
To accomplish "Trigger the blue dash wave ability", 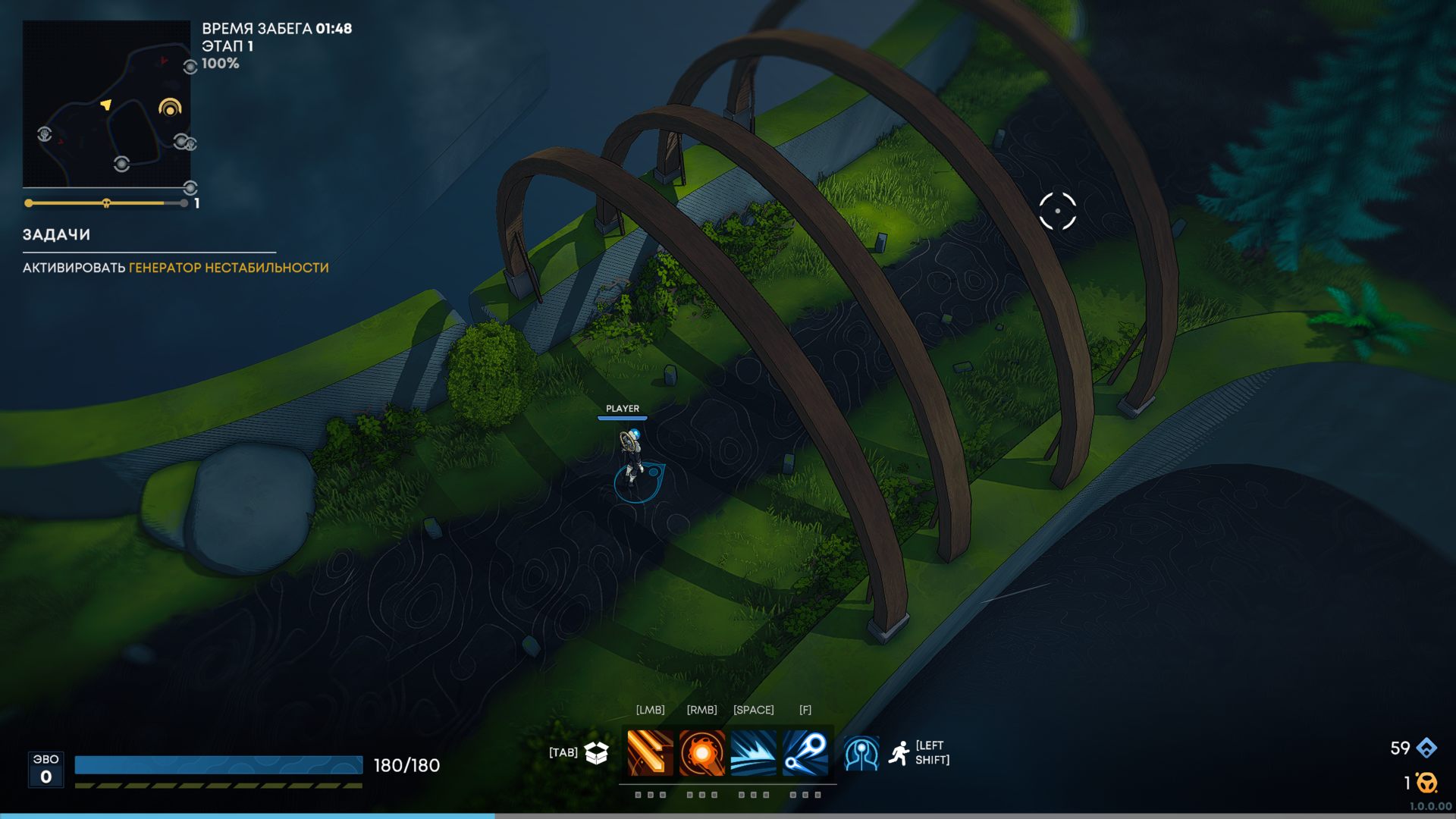I will click(753, 752).
